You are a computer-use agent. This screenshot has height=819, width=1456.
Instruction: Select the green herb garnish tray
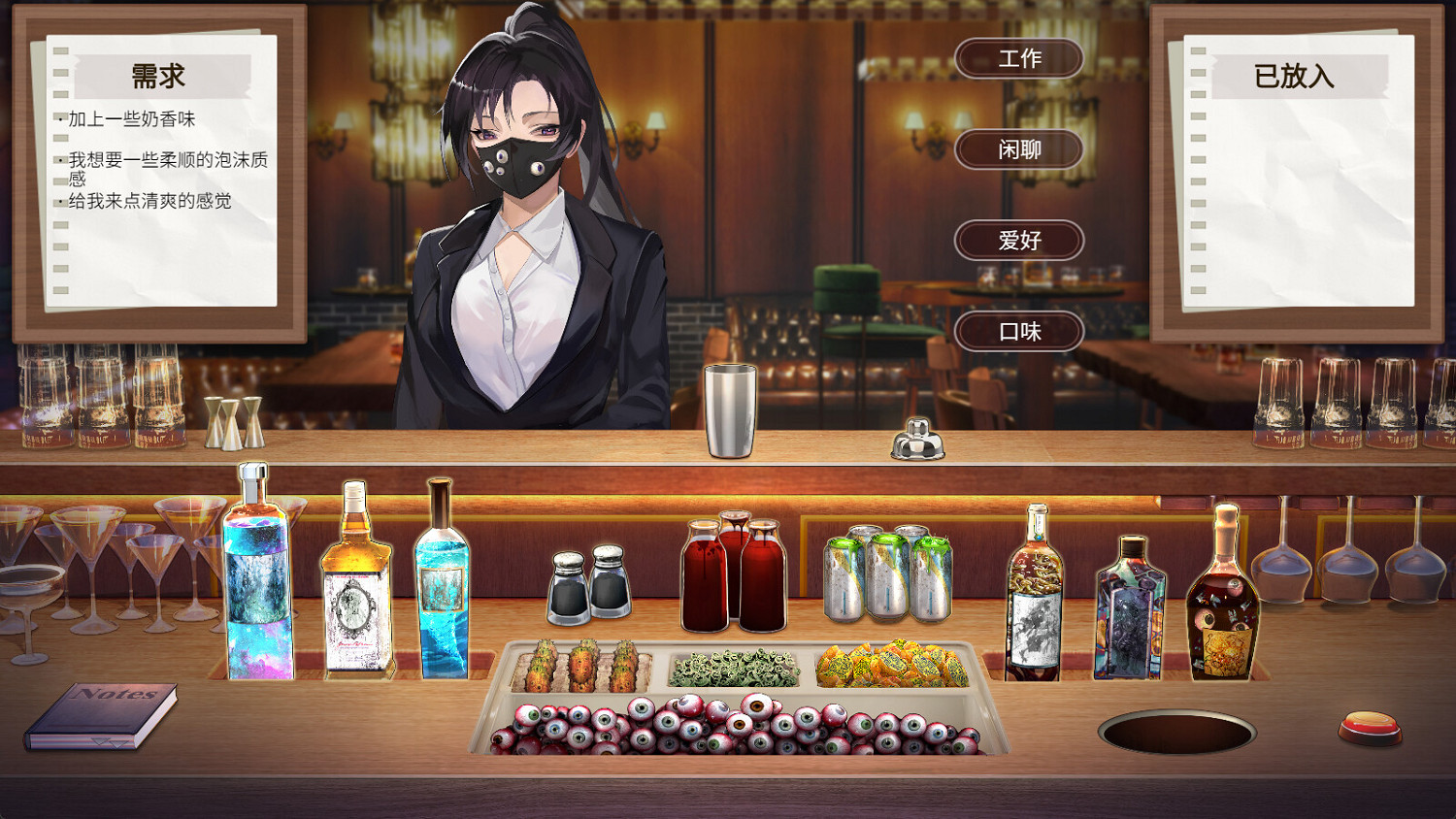[x=733, y=665]
